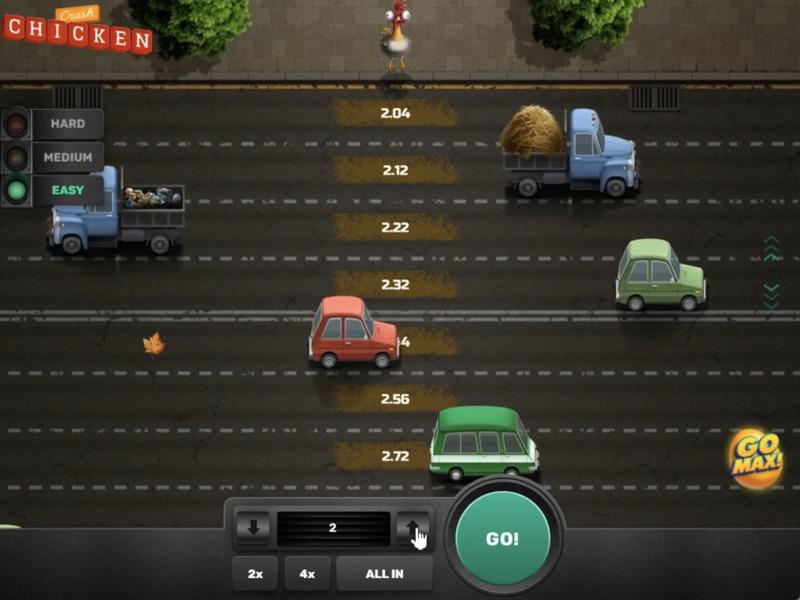Select the HARD difficulty
This screenshot has width=800, height=600.
click(67, 124)
